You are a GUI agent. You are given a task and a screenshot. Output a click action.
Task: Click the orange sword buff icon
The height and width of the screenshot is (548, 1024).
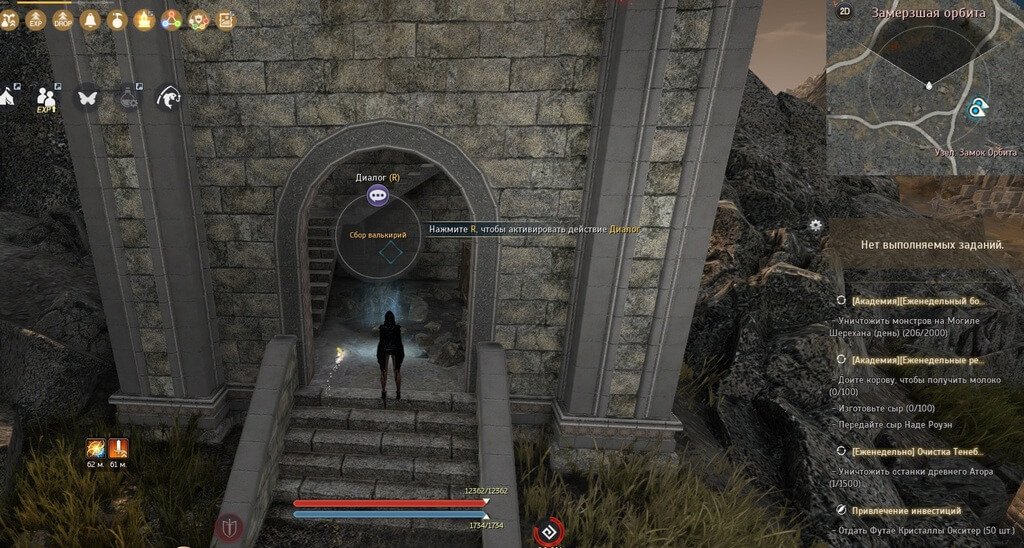point(96,448)
